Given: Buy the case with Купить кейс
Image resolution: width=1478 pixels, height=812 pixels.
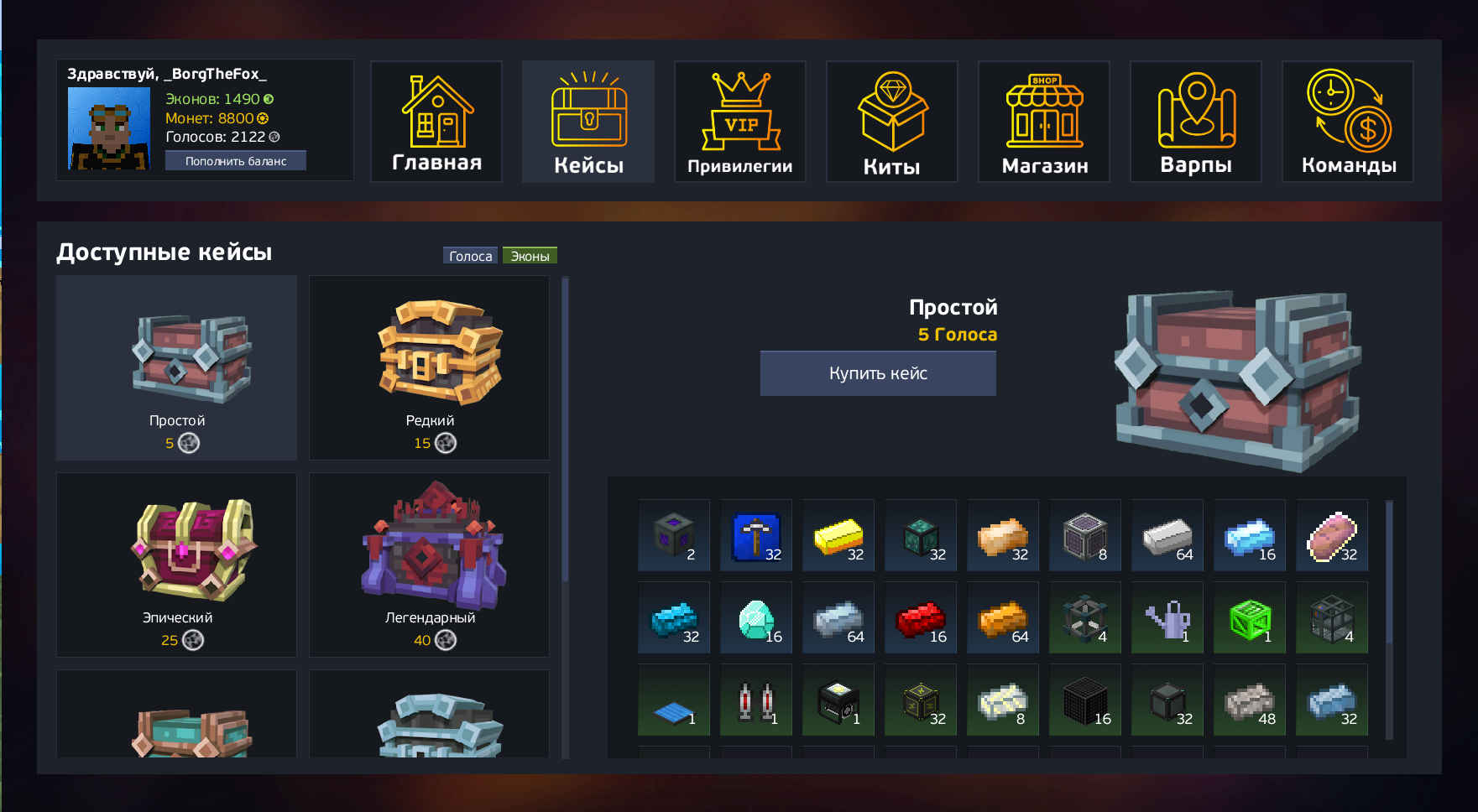Looking at the screenshot, I should (x=878, y=373).
